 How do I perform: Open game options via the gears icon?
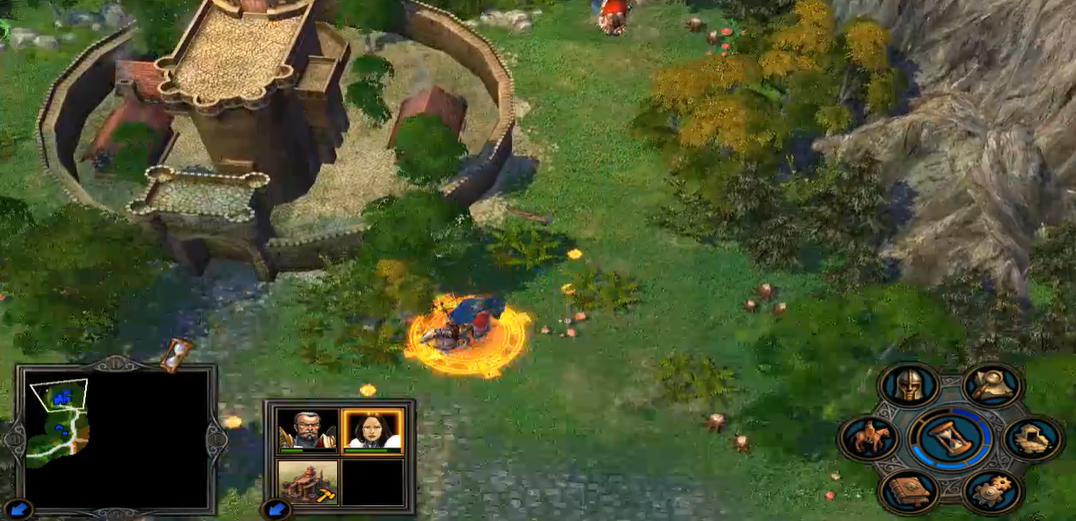click(x=992, y=491)
